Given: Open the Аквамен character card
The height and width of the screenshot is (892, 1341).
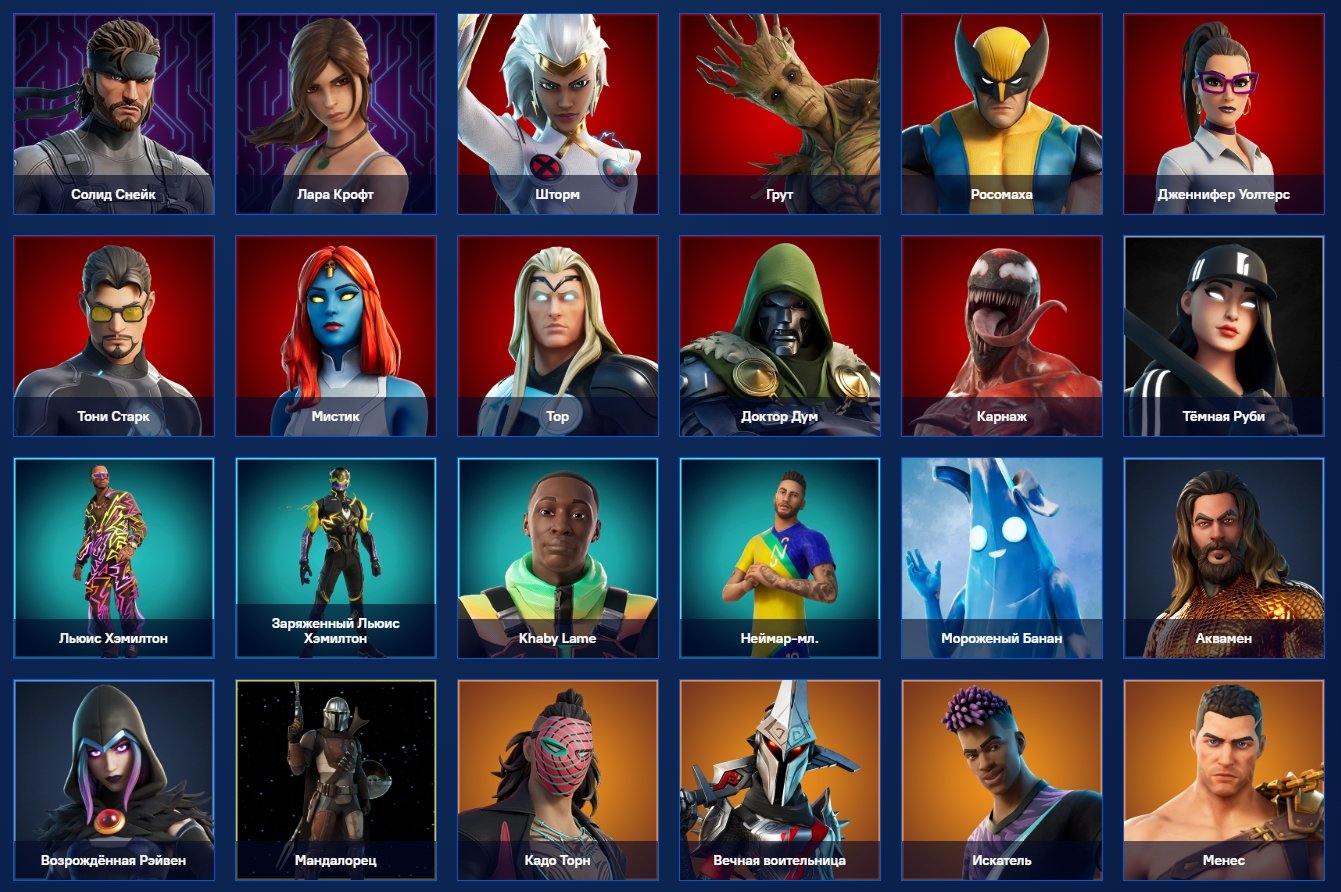Looking at the screenshot, I should (x=1225, y=555).
